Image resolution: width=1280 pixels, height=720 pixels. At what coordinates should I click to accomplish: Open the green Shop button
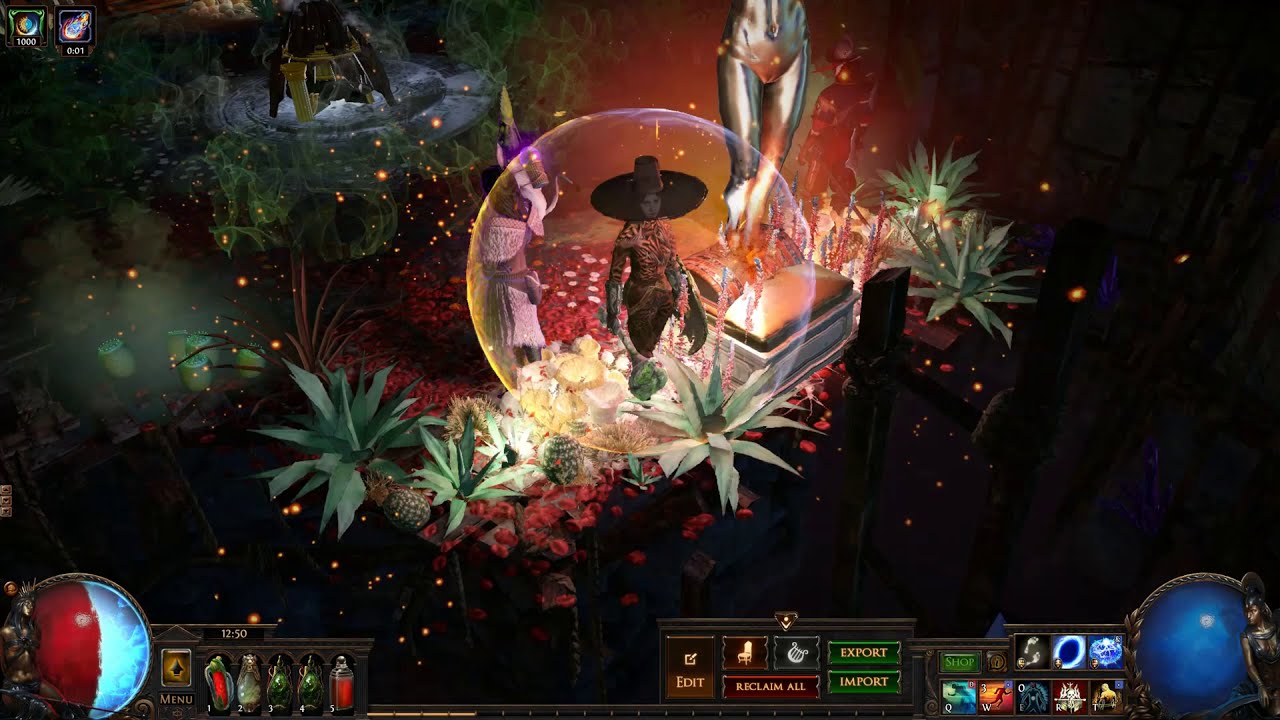click(x=959, y=662)
